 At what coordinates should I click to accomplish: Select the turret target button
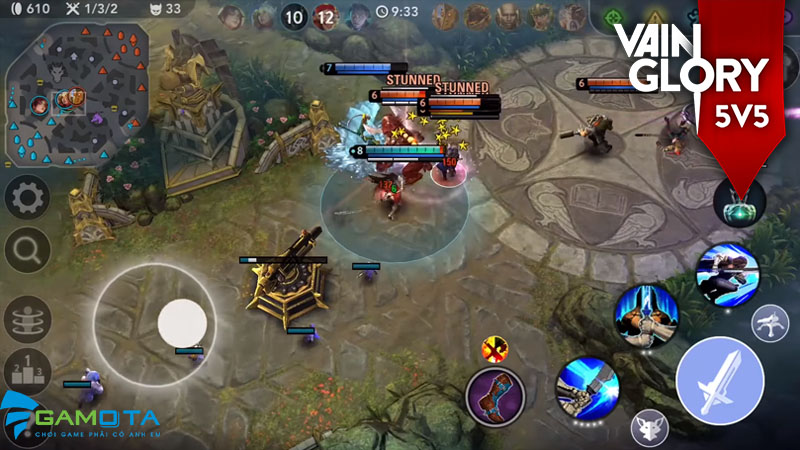point(769,321)
